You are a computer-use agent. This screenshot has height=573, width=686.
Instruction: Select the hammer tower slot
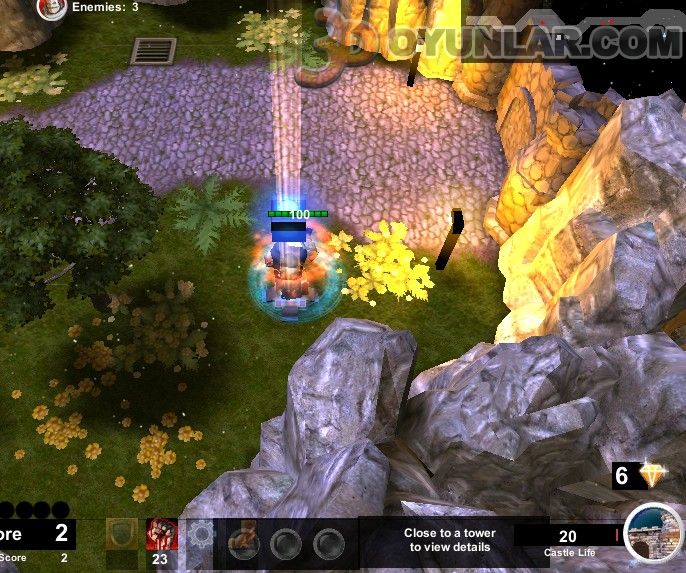pos(244,543)
